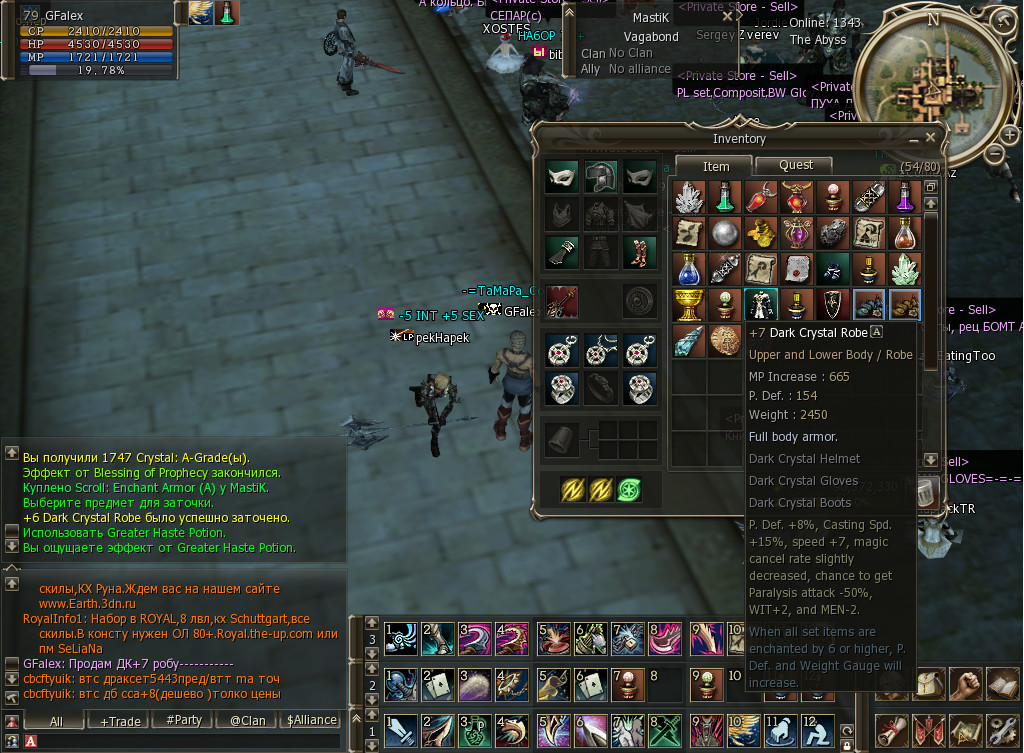Select the @Clan chat tab
Viewport: 1024px width, 753px height.
(x=248, y=720)
